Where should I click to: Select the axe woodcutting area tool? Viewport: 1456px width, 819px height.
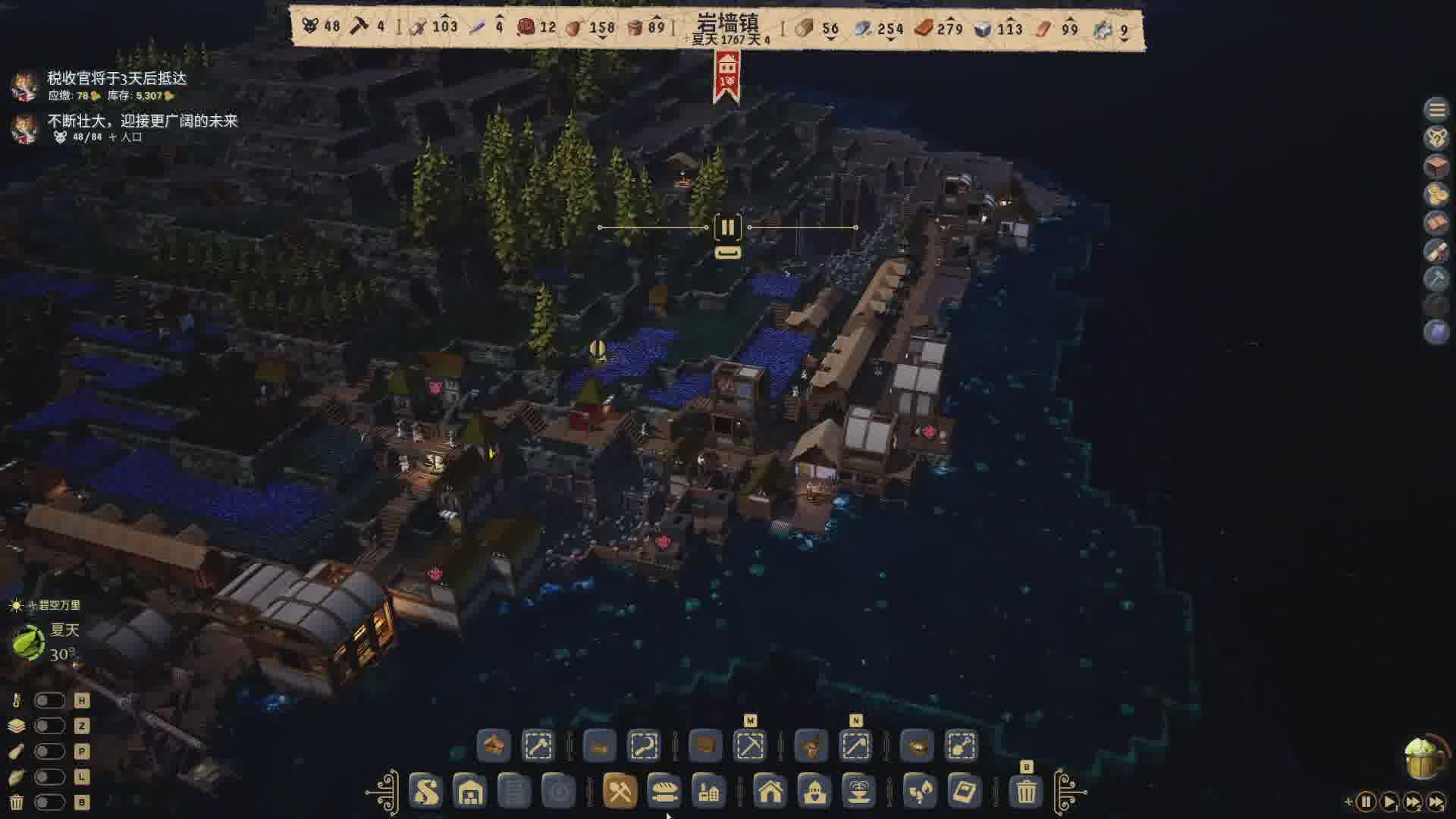pos(538,746)
